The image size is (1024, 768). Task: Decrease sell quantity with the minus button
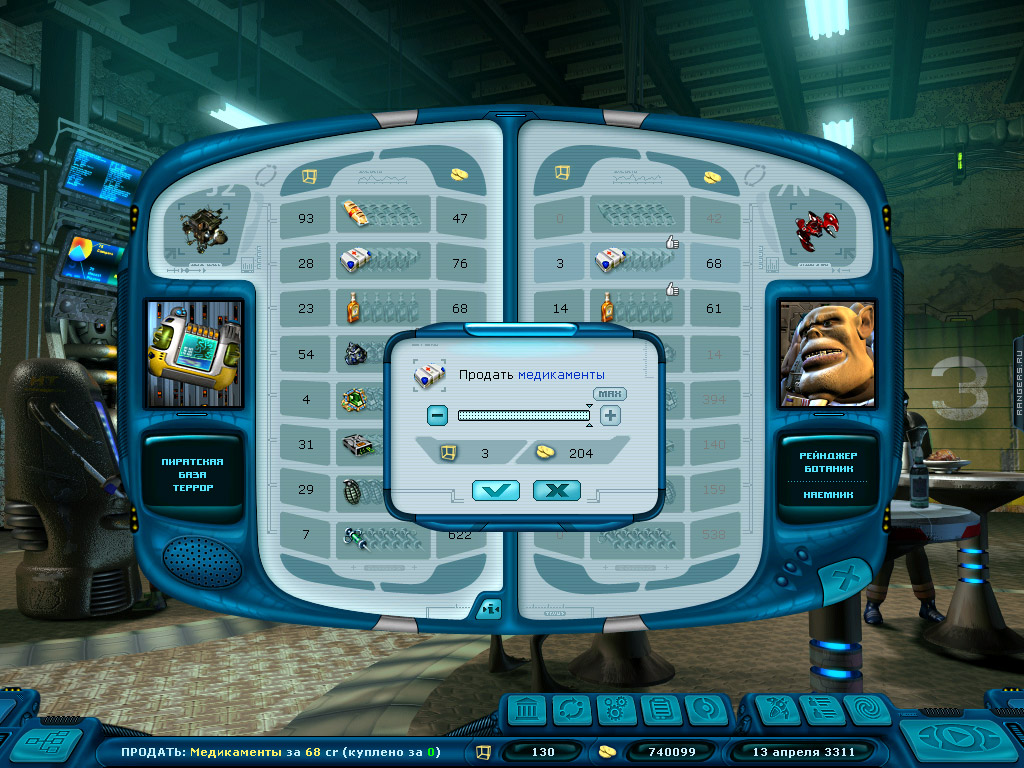437,416
